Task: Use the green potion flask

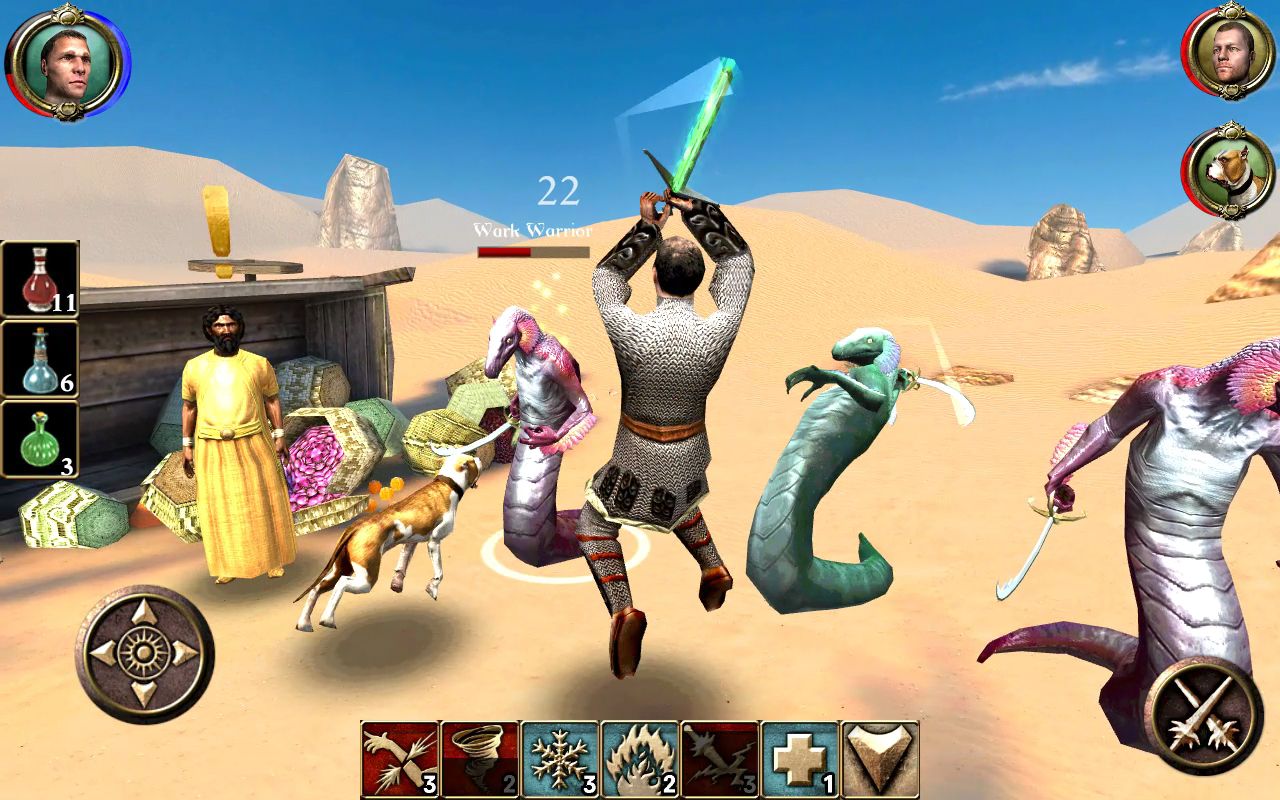Action: pyautogui.click(x=41, y=439)
